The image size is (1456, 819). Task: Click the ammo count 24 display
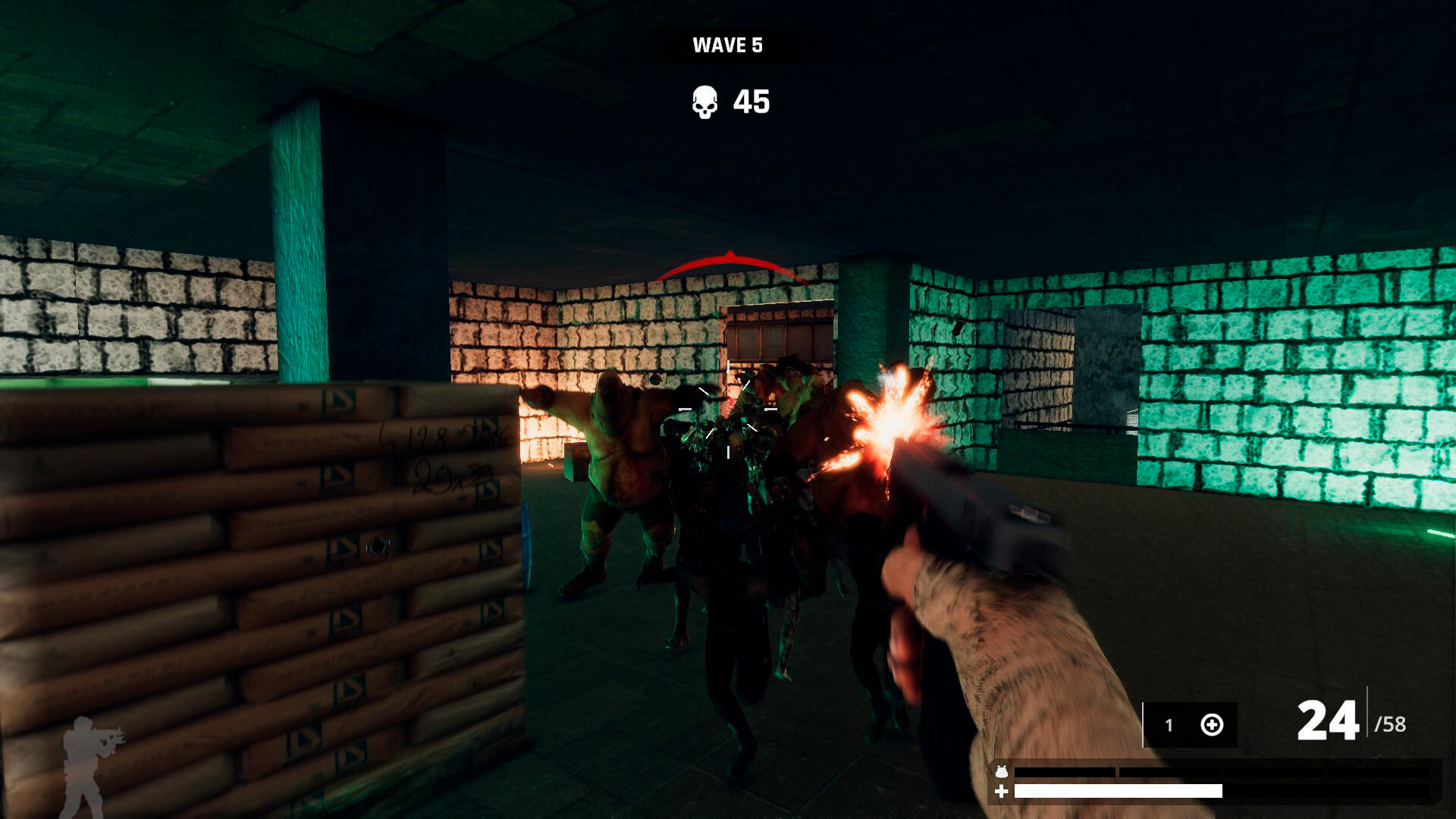(x=1329, y=720)
